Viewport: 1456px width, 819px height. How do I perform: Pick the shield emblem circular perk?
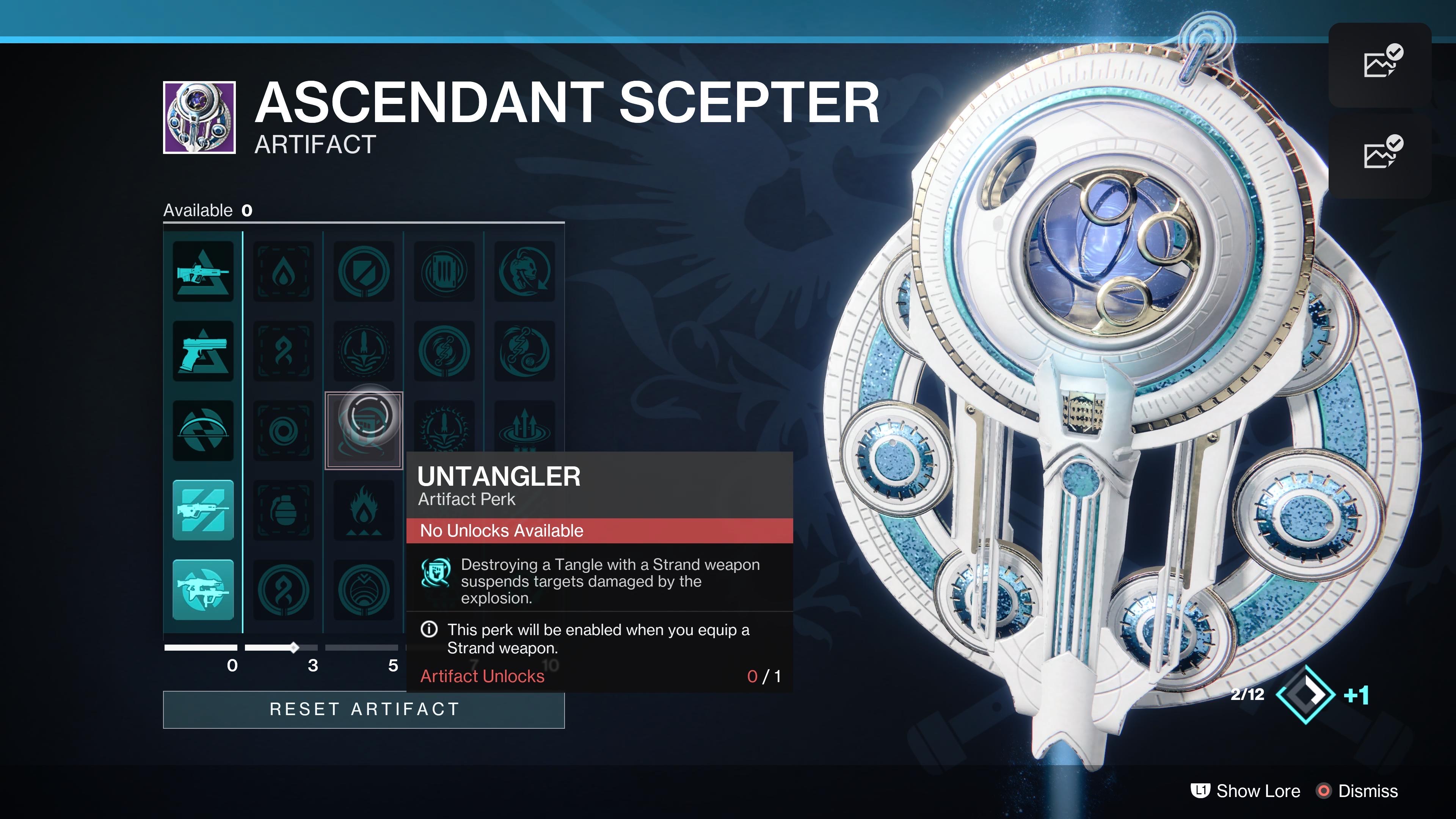coord(364,272)
